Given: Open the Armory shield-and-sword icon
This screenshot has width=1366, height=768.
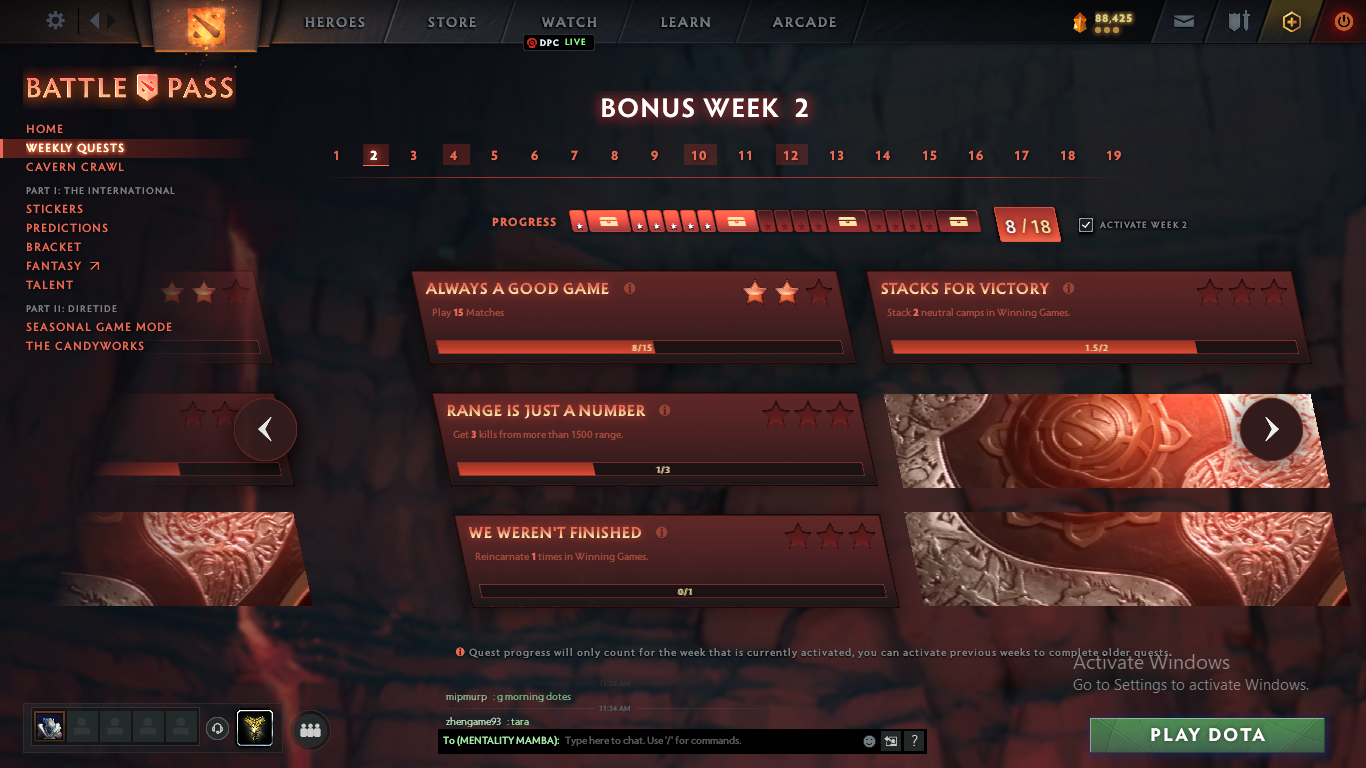Looking at the screenshot, I should tap(1239, 21).
